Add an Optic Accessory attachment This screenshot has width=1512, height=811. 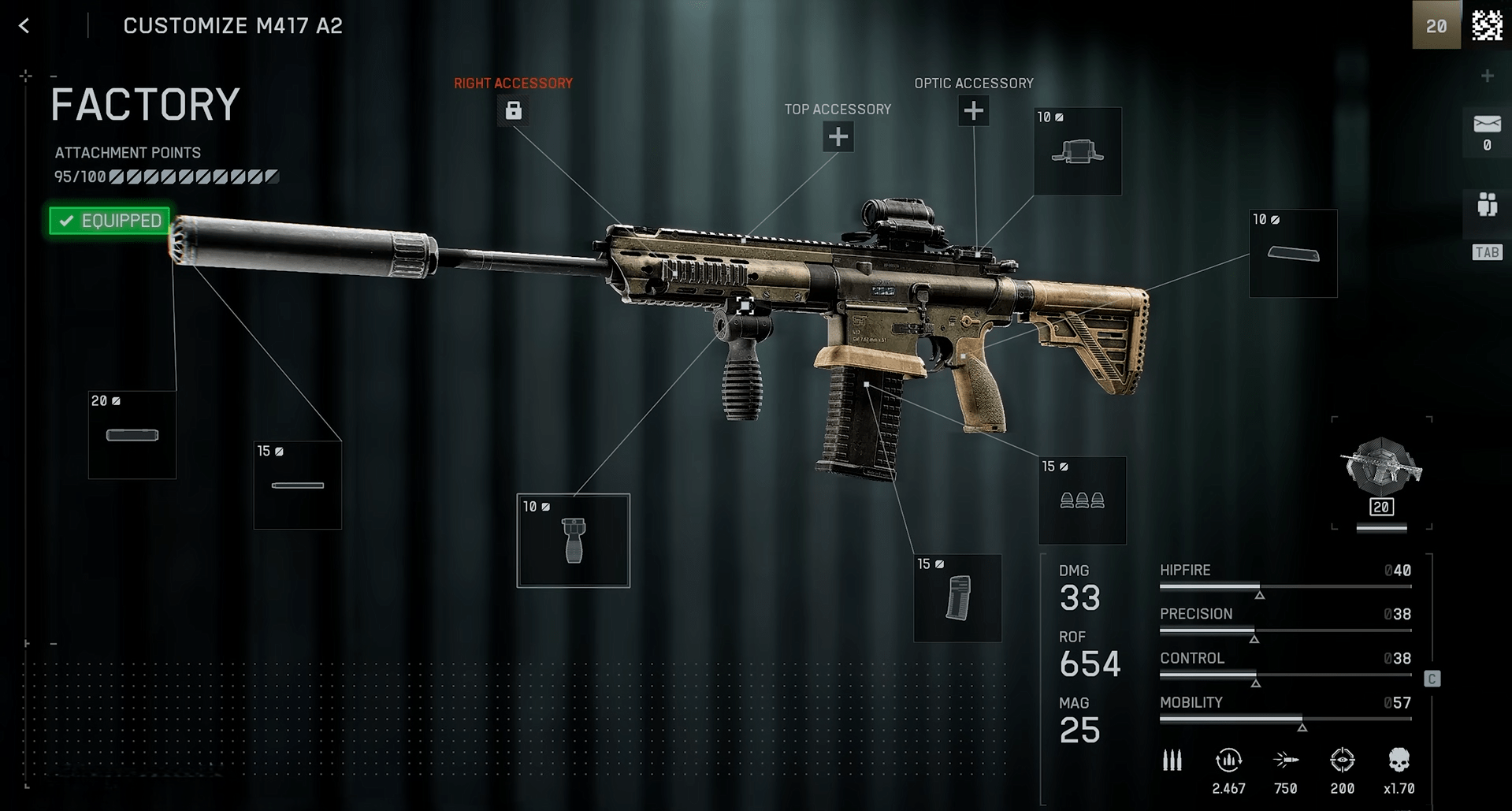click(x=973, y=111)
